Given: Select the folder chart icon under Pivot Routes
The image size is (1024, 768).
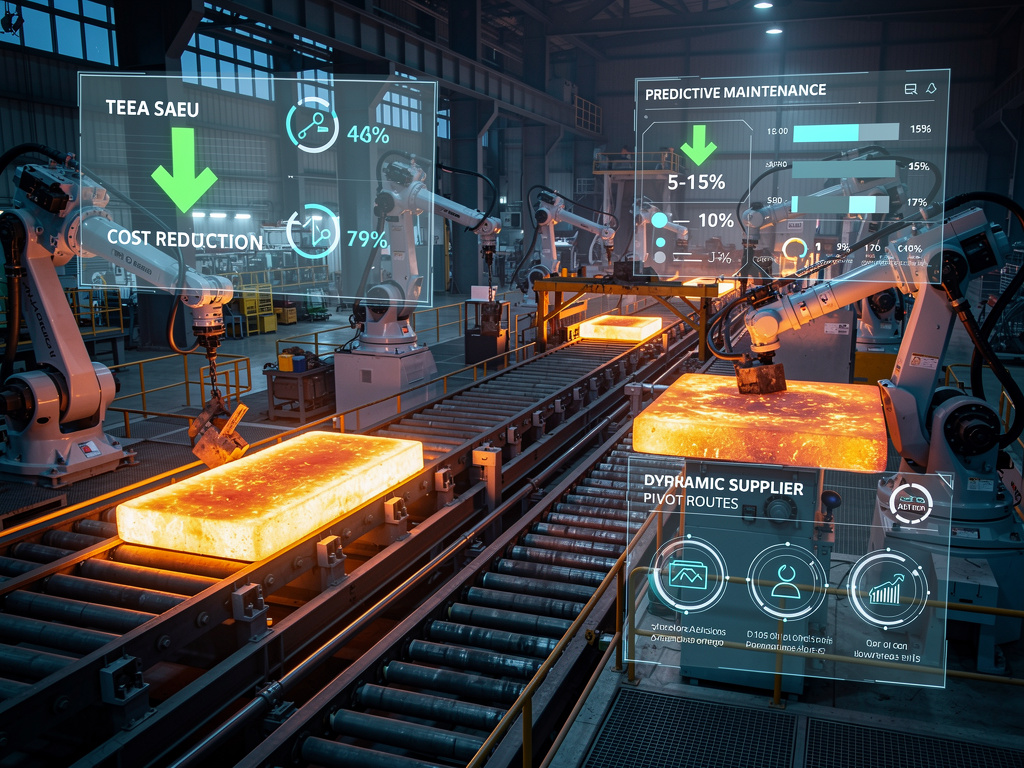Looking at the screenshot, I should click(x=688, y=575).
